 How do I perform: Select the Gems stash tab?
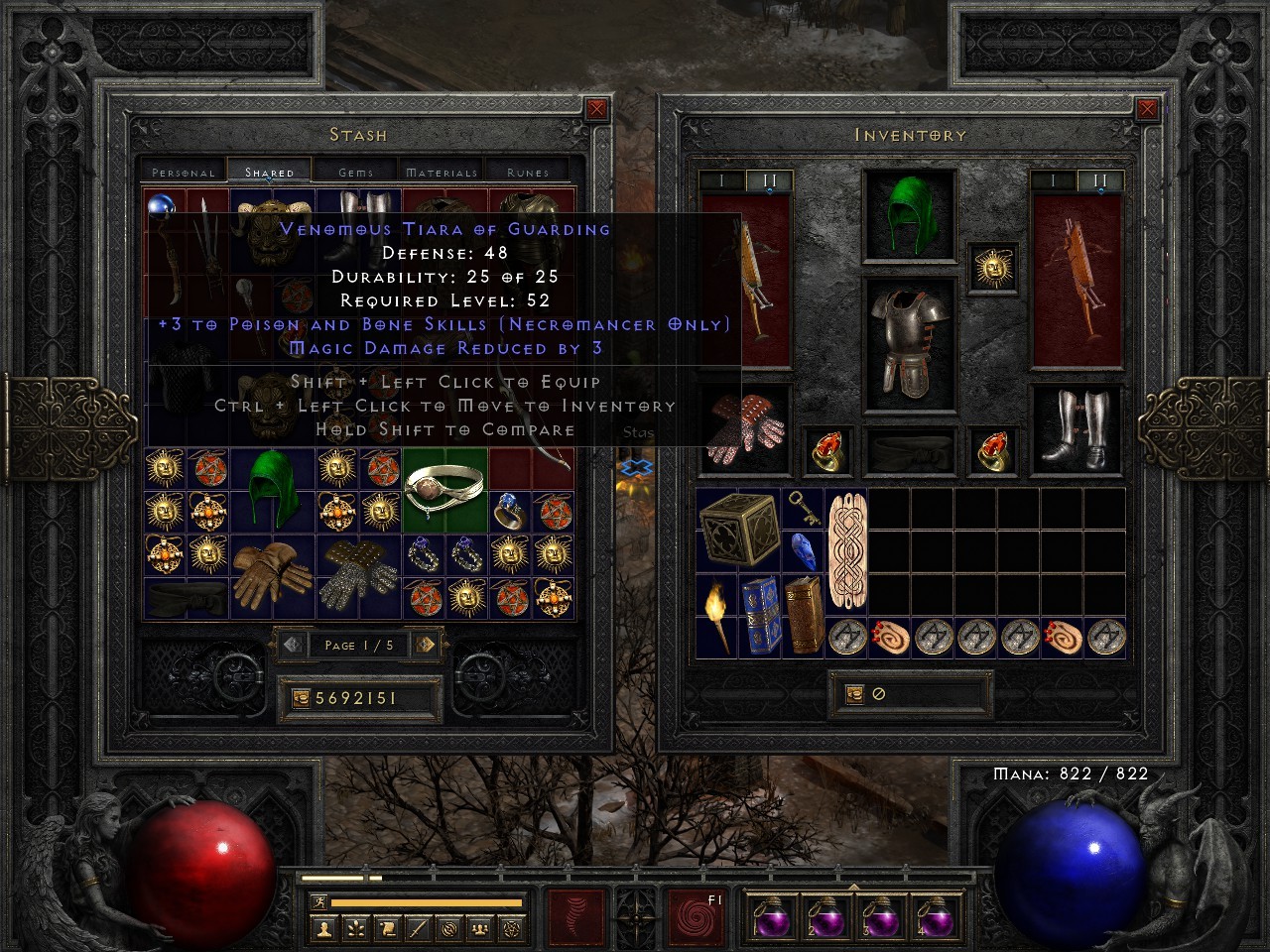pyautogui.click(x=355, y=171)
